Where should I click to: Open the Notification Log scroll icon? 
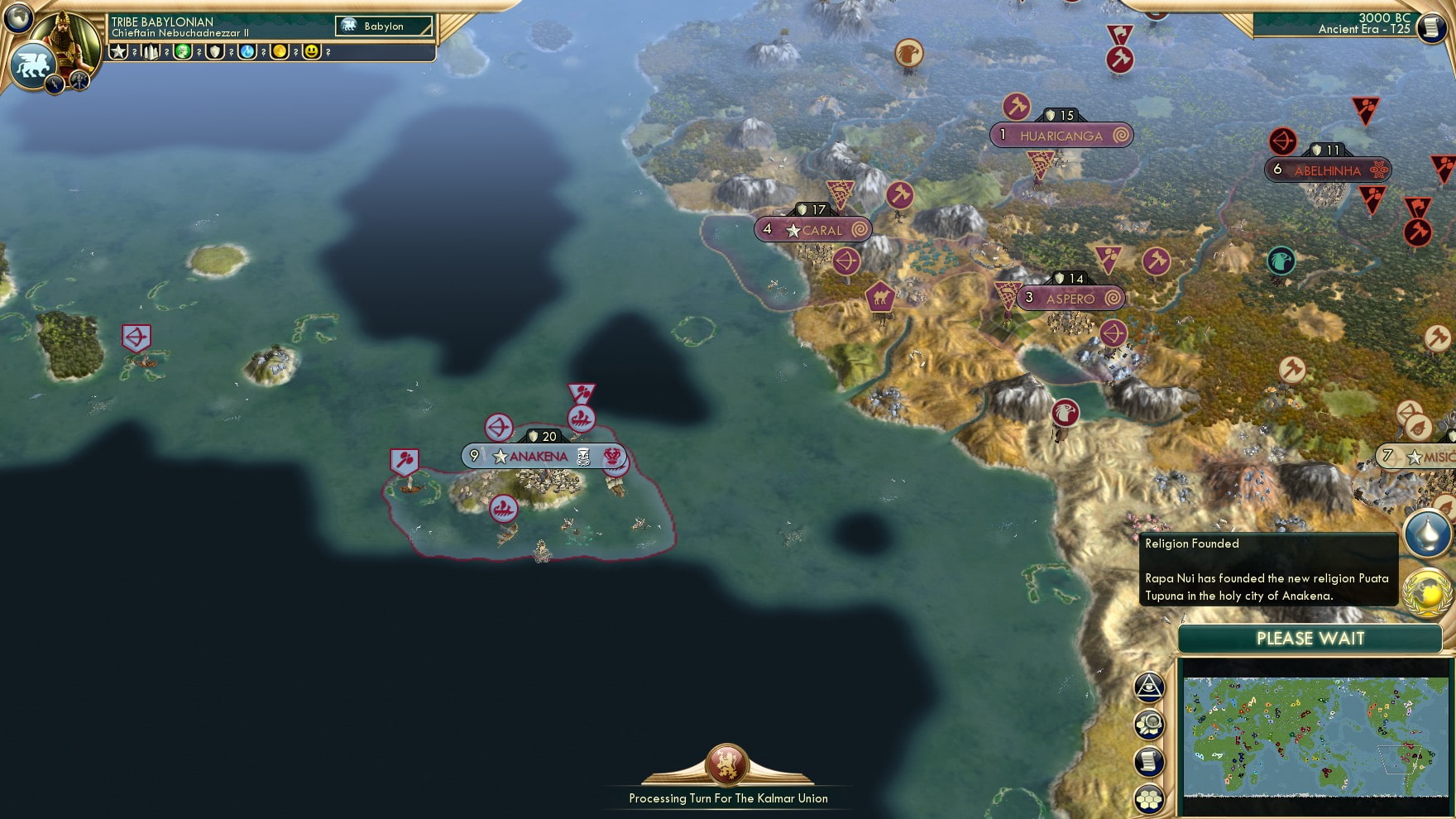point(1150,760)
